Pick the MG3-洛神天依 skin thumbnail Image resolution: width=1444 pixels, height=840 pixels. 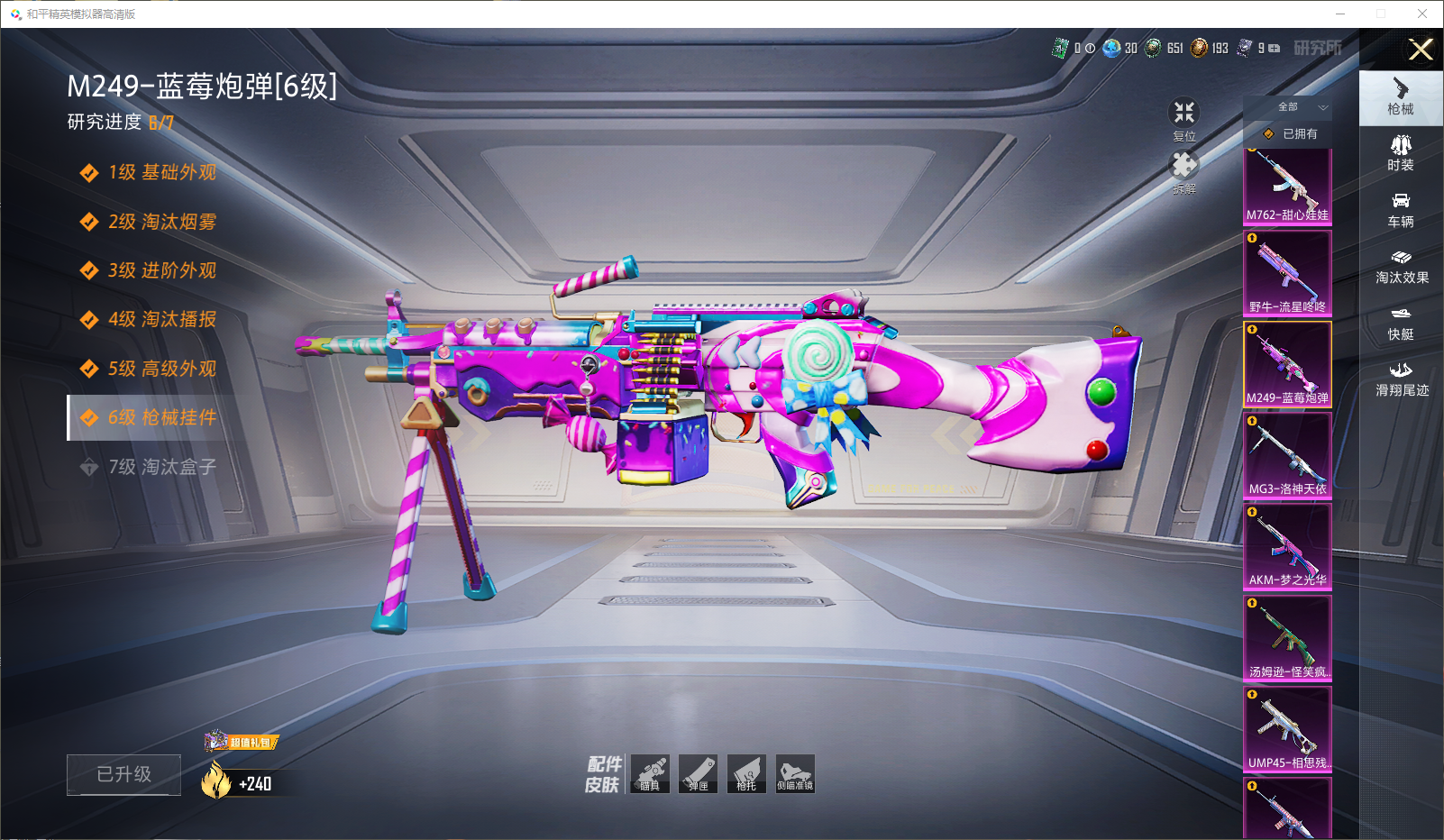pyautogui.click(x=1287, y=455)
